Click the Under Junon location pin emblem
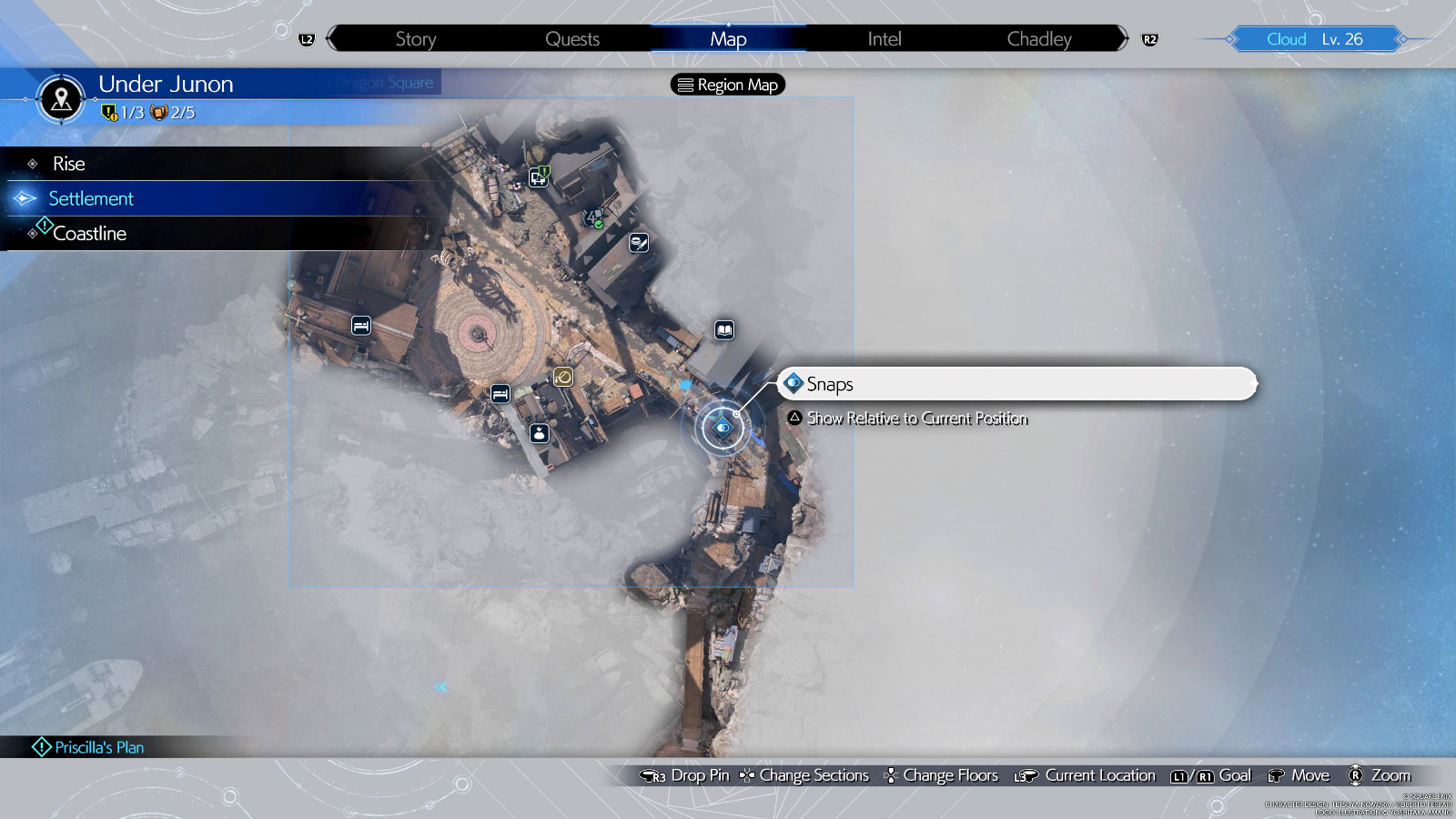Viewport: 1456px width, 819px height. click(60, 100)
